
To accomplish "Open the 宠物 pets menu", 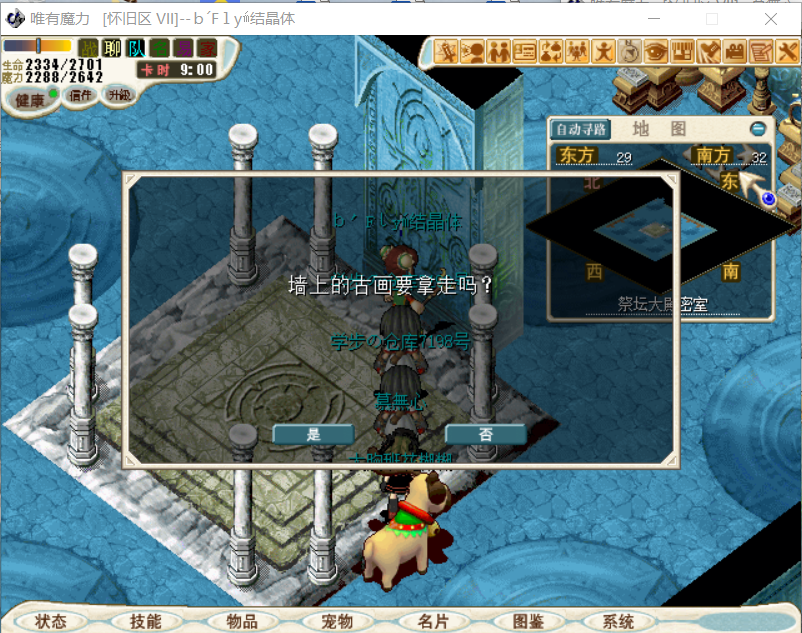I will (x=336, y=621).
